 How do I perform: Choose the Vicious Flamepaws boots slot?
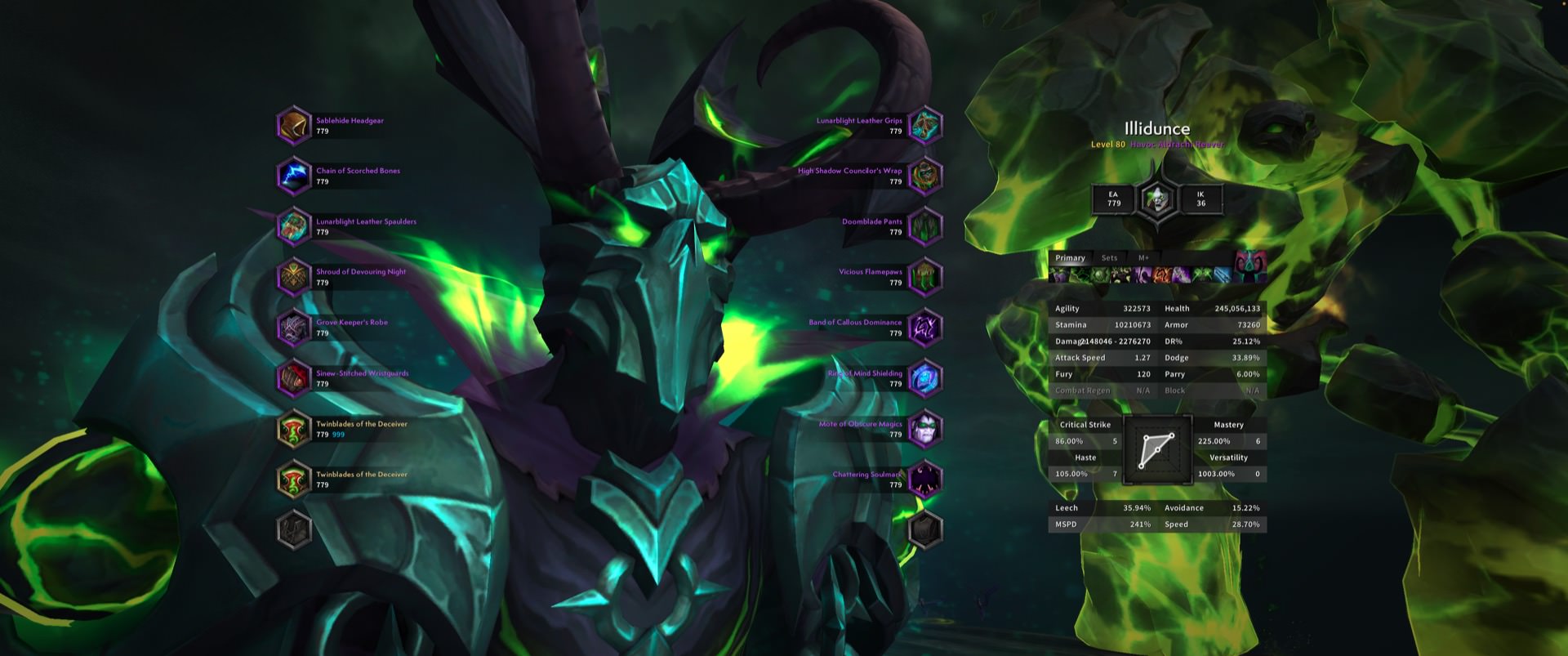[x=925, y=277]
